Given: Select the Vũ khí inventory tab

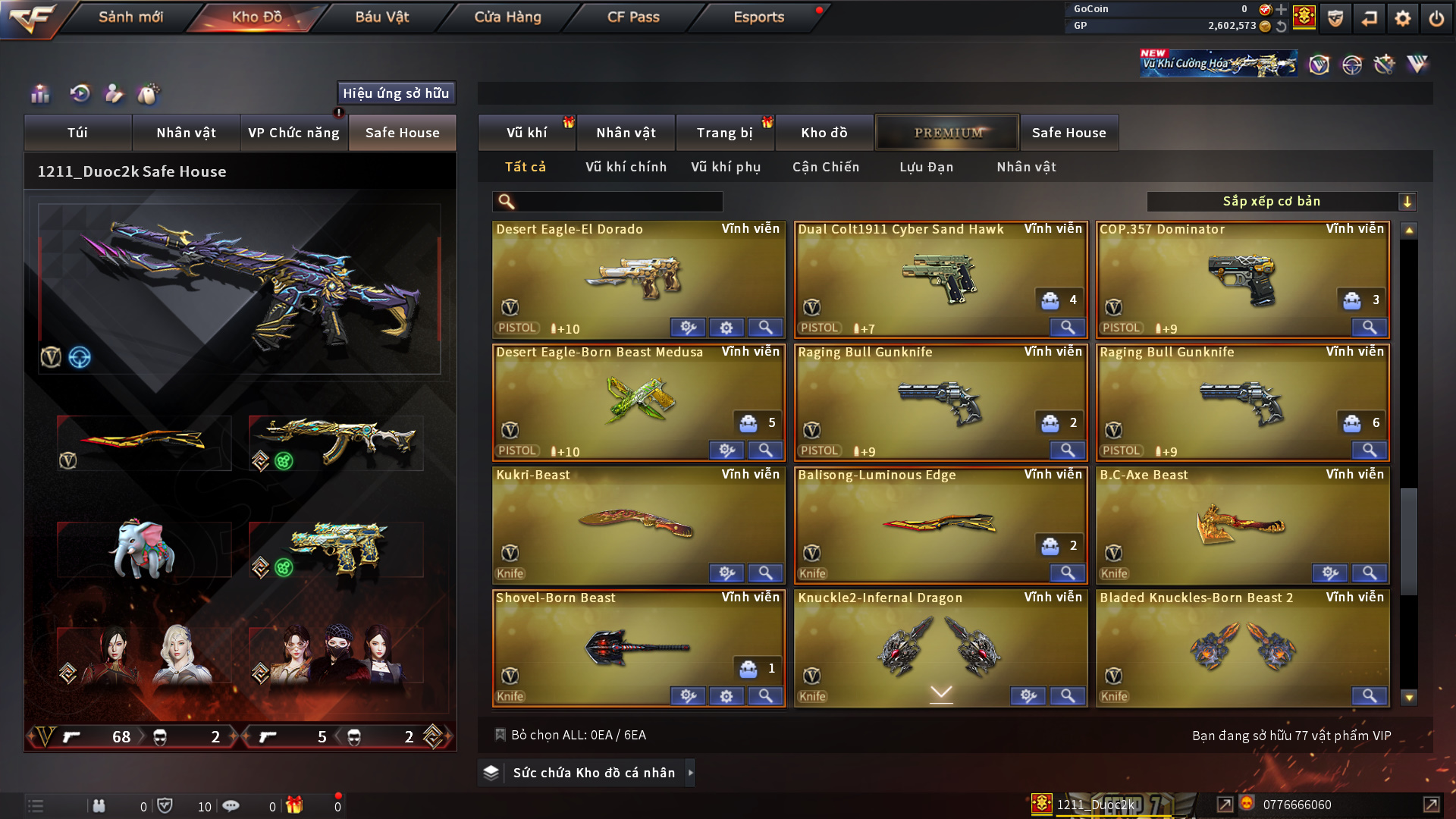Looking at the screenshot, I should [x=526, y=133].
